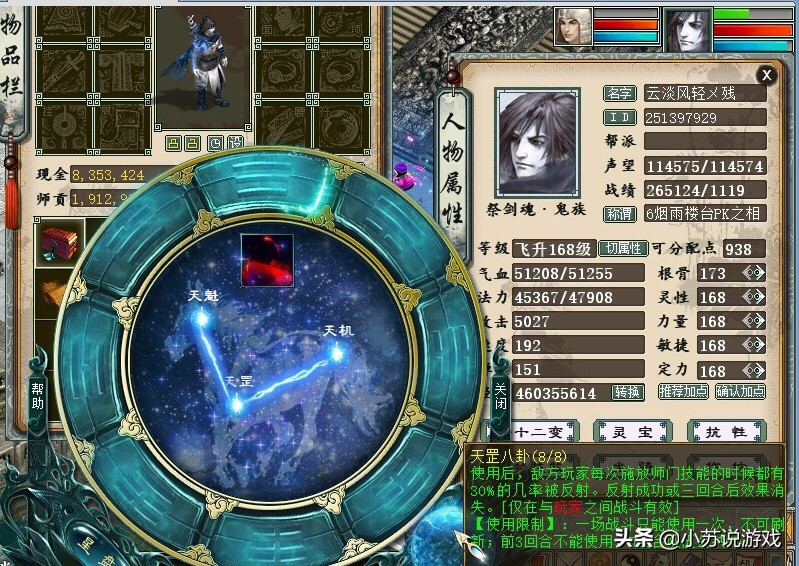Click the 名字 name button
The image size is (799, 566).
coord(620,93)
